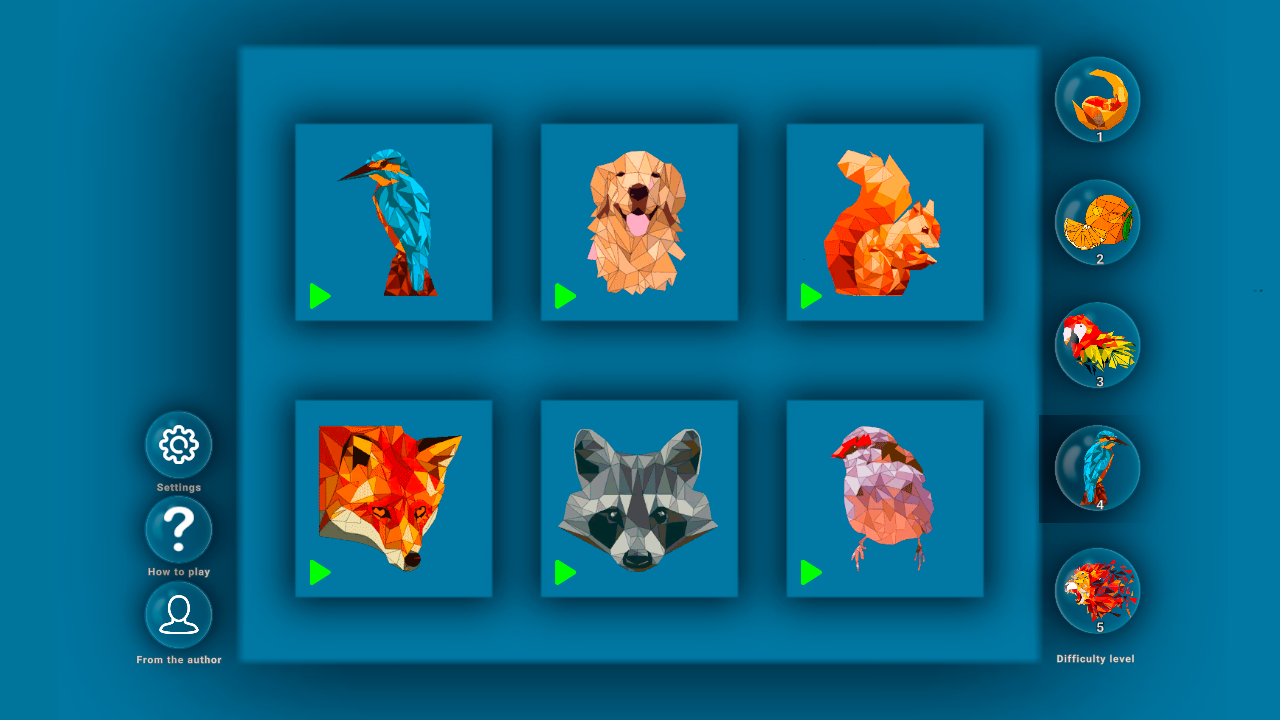Play the fox puzzle using the green arrow
The height and width of the screenshot is (720, 1280).
pyautogui.click(x=320, y=571)
